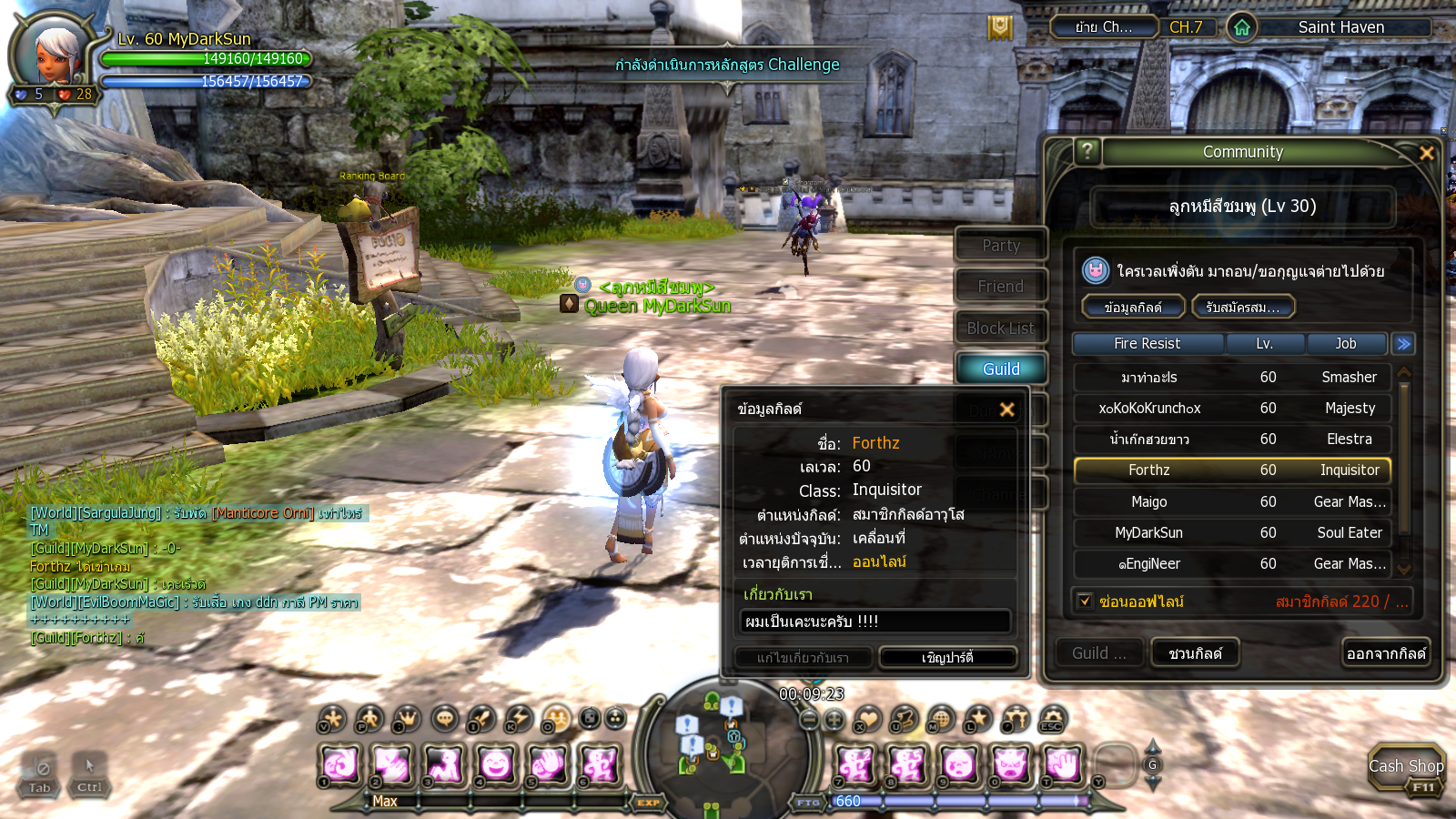Select the Guild tab

[x=1001, y=369]
